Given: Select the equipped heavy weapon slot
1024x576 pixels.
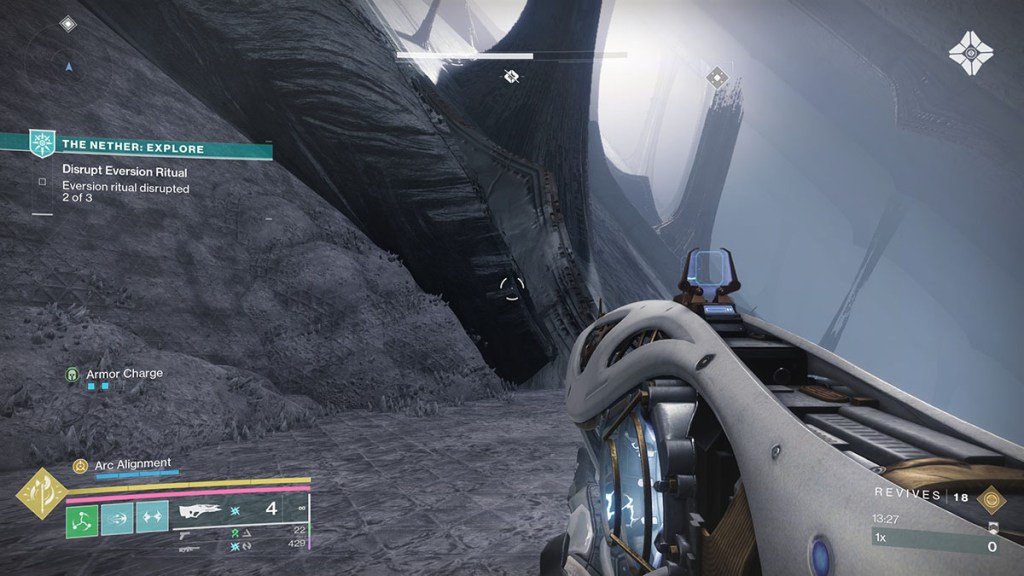Looking at the screenshot, I should coord(240,511).
